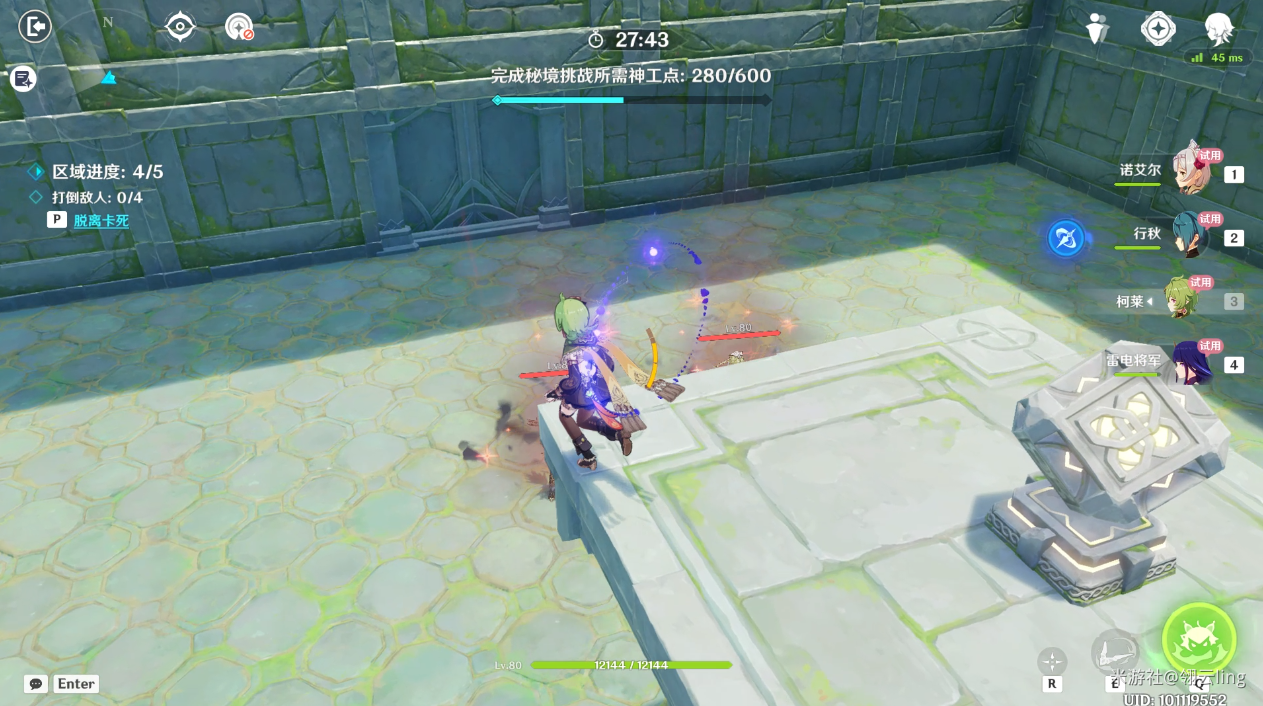Image resolution: width=1263 pixels, height=706 pixels.
Task: Click the sparkle icon with red prohibition badge
Action: (240, 27)
